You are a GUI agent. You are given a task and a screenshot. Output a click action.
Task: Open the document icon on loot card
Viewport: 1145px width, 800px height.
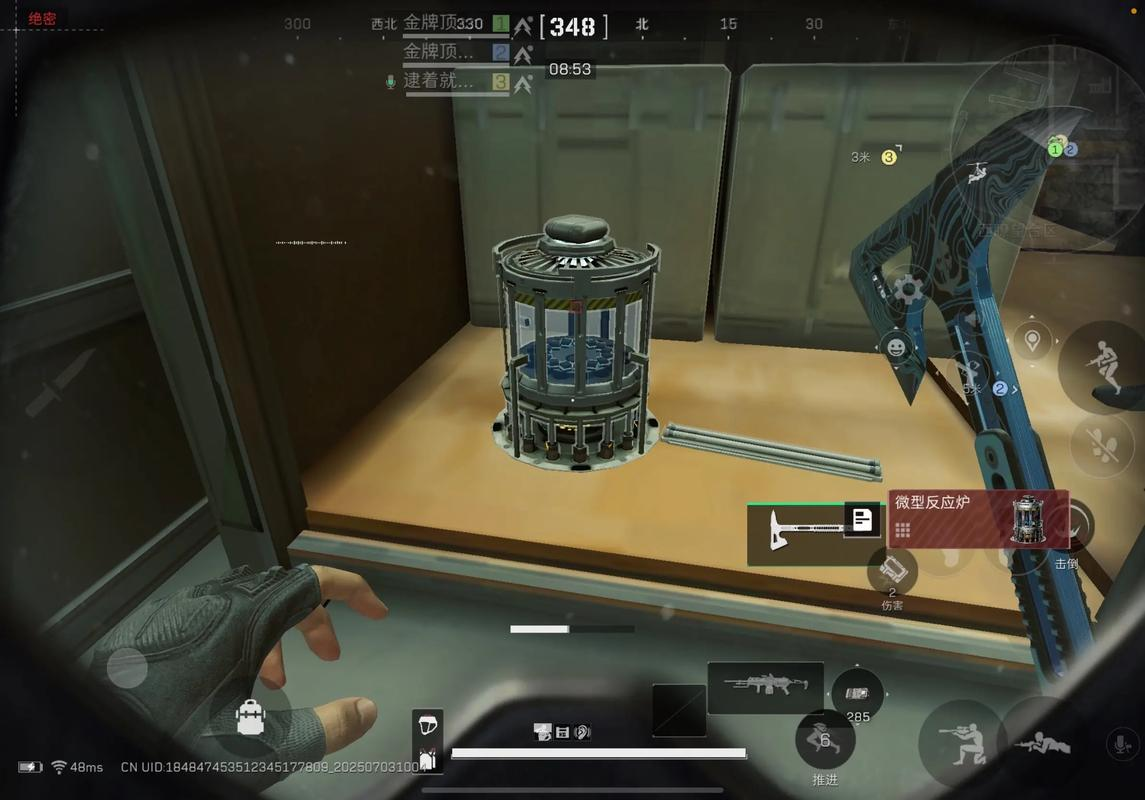(x=862, y=519)
